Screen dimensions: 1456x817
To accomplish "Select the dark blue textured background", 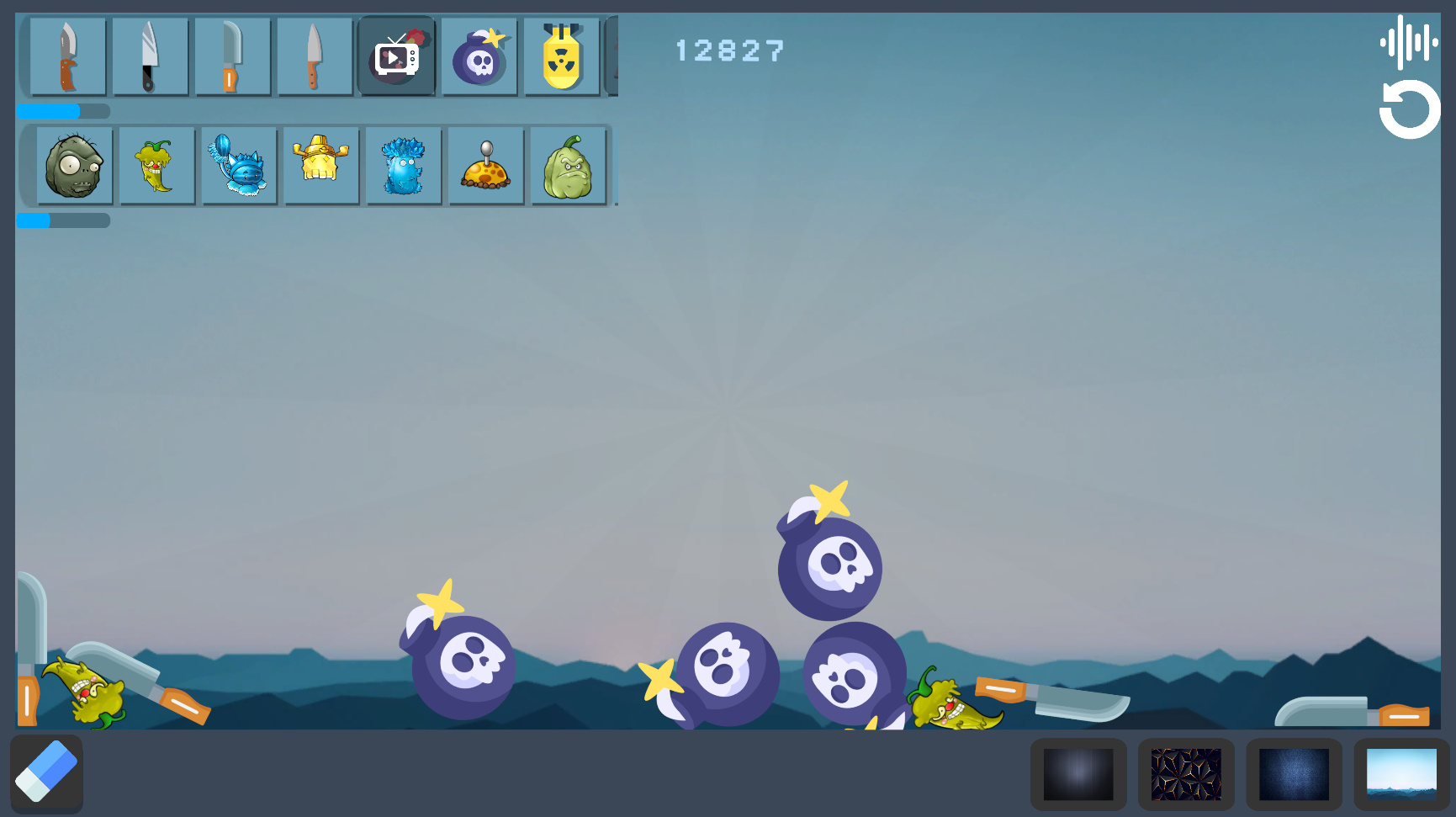I will [1294, 772].
